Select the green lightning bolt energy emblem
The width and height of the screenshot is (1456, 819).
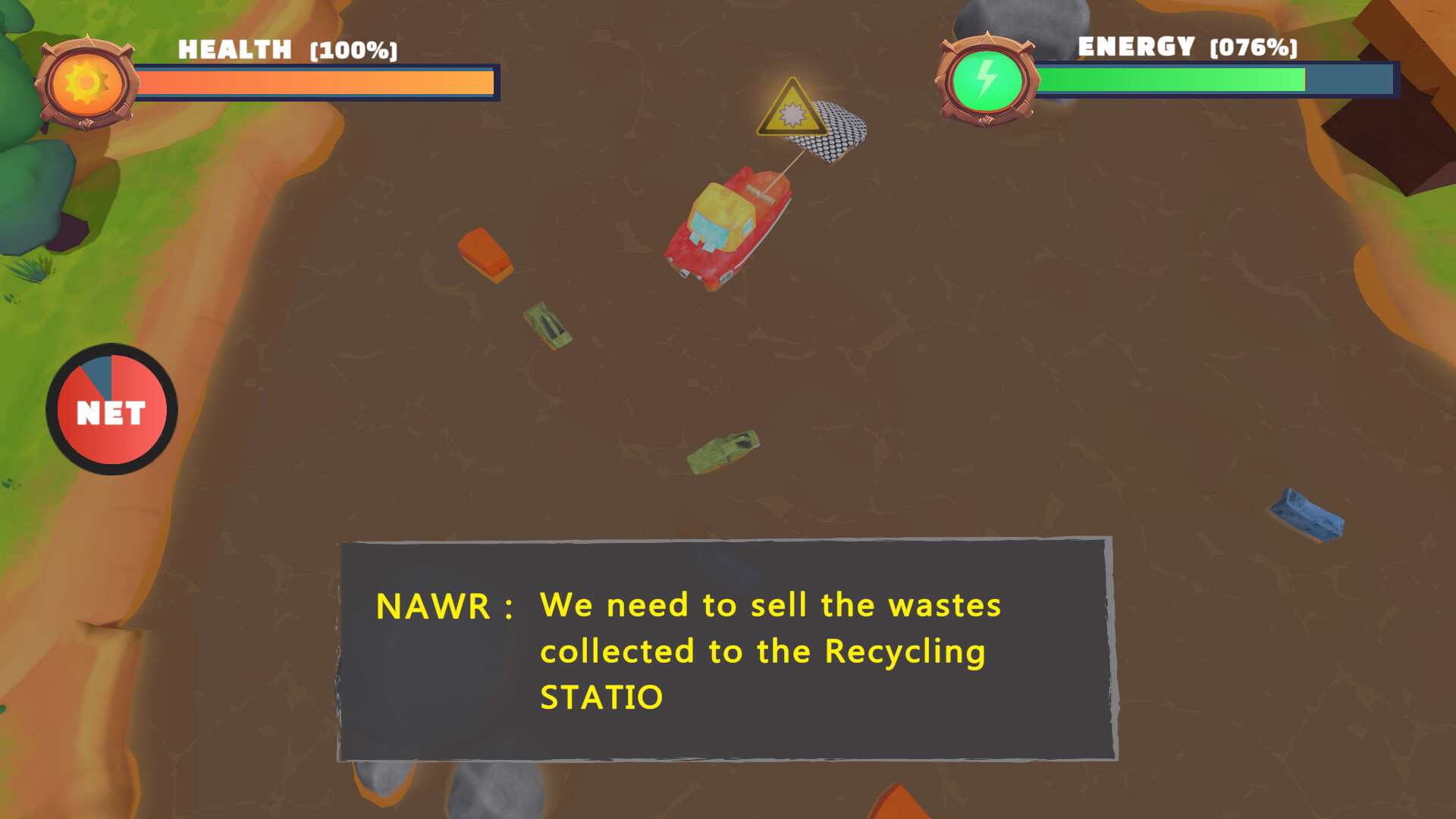click(987, 76)
